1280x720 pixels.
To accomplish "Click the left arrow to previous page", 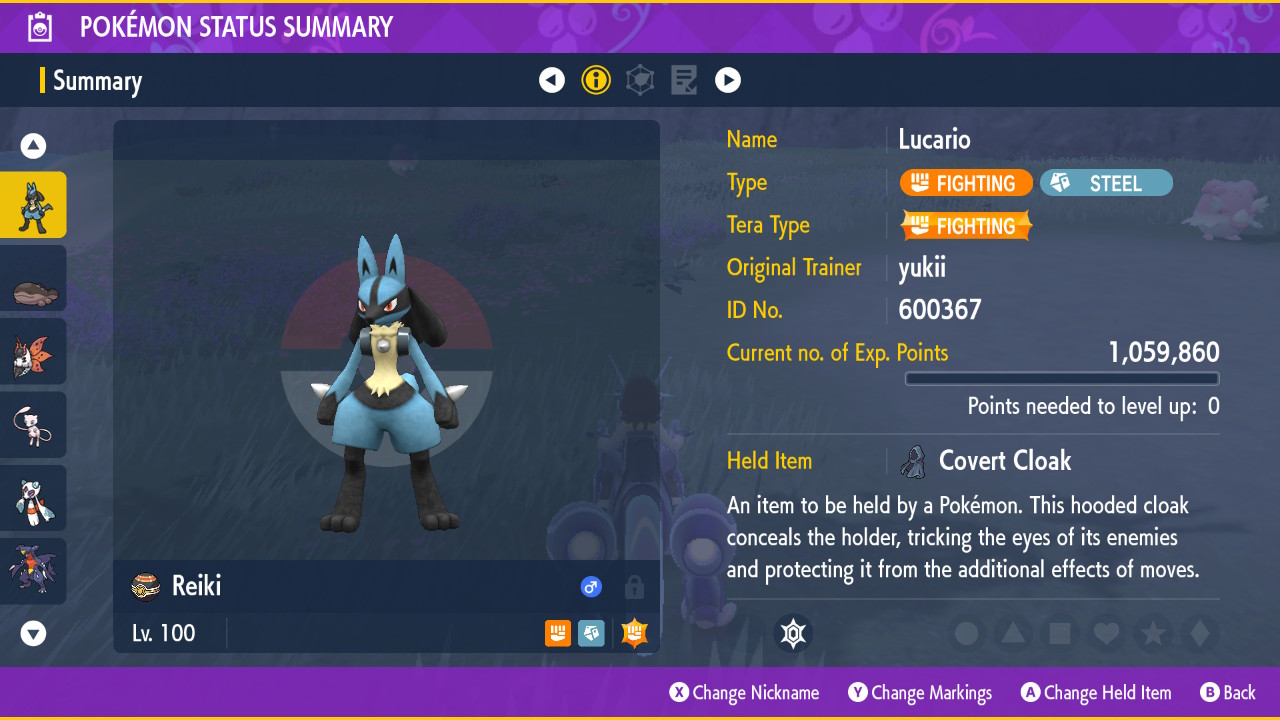I will (552, 80).
